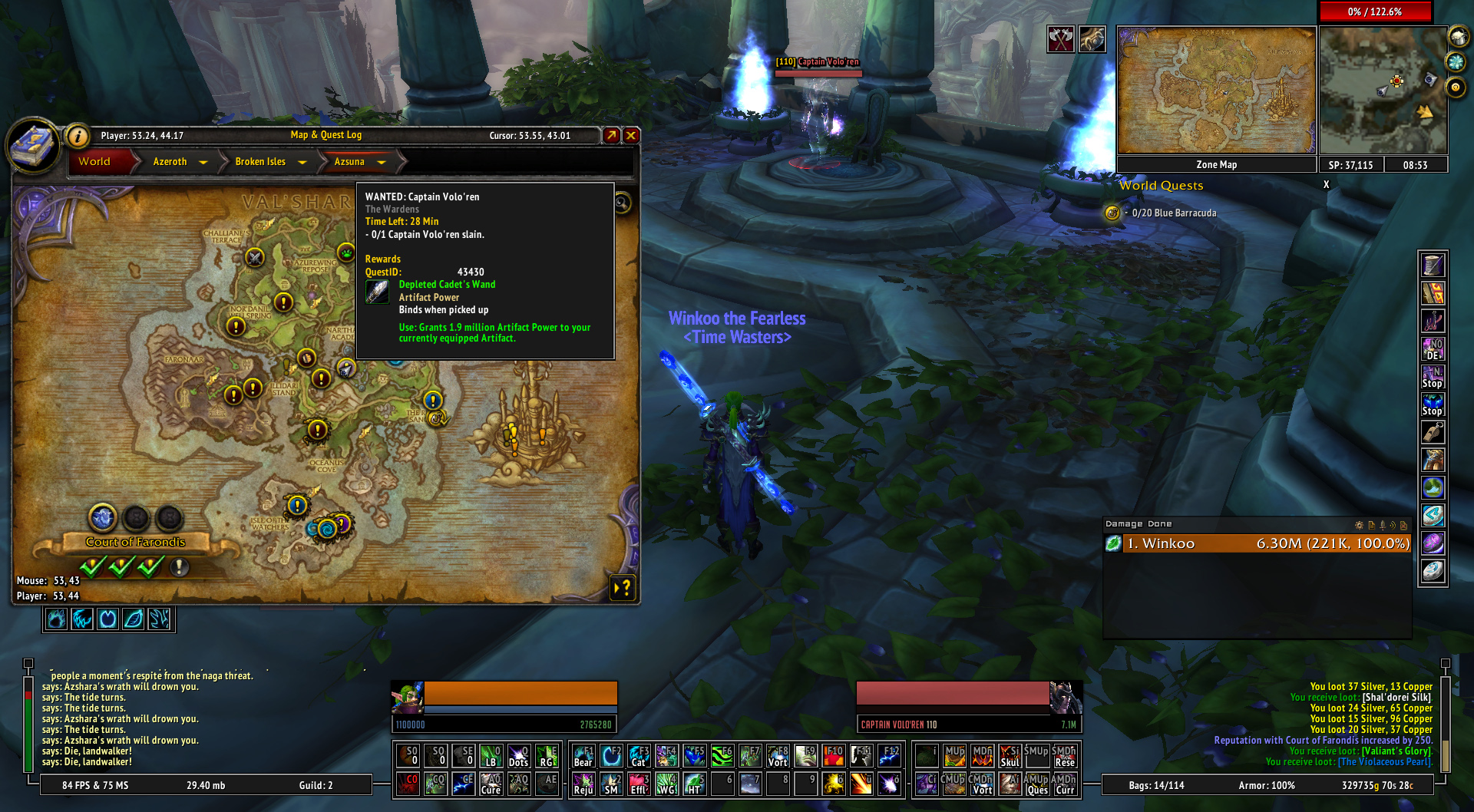
Task: Open the Azsuna zone dropdown
Action: pos(382,162)
